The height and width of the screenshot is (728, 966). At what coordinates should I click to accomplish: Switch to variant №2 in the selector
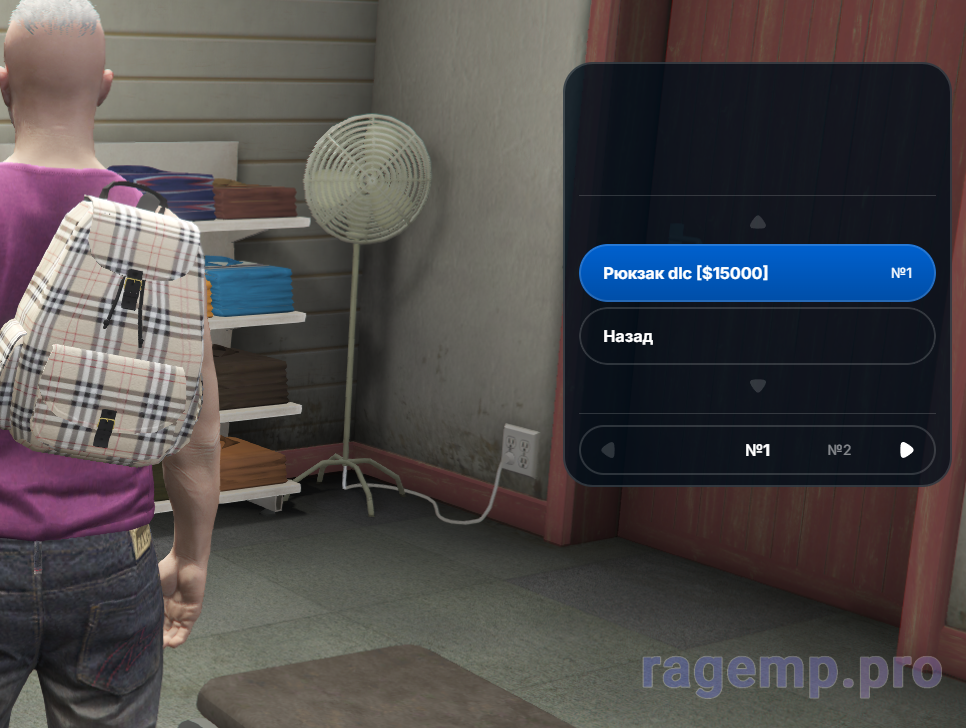tap(839, 450)
